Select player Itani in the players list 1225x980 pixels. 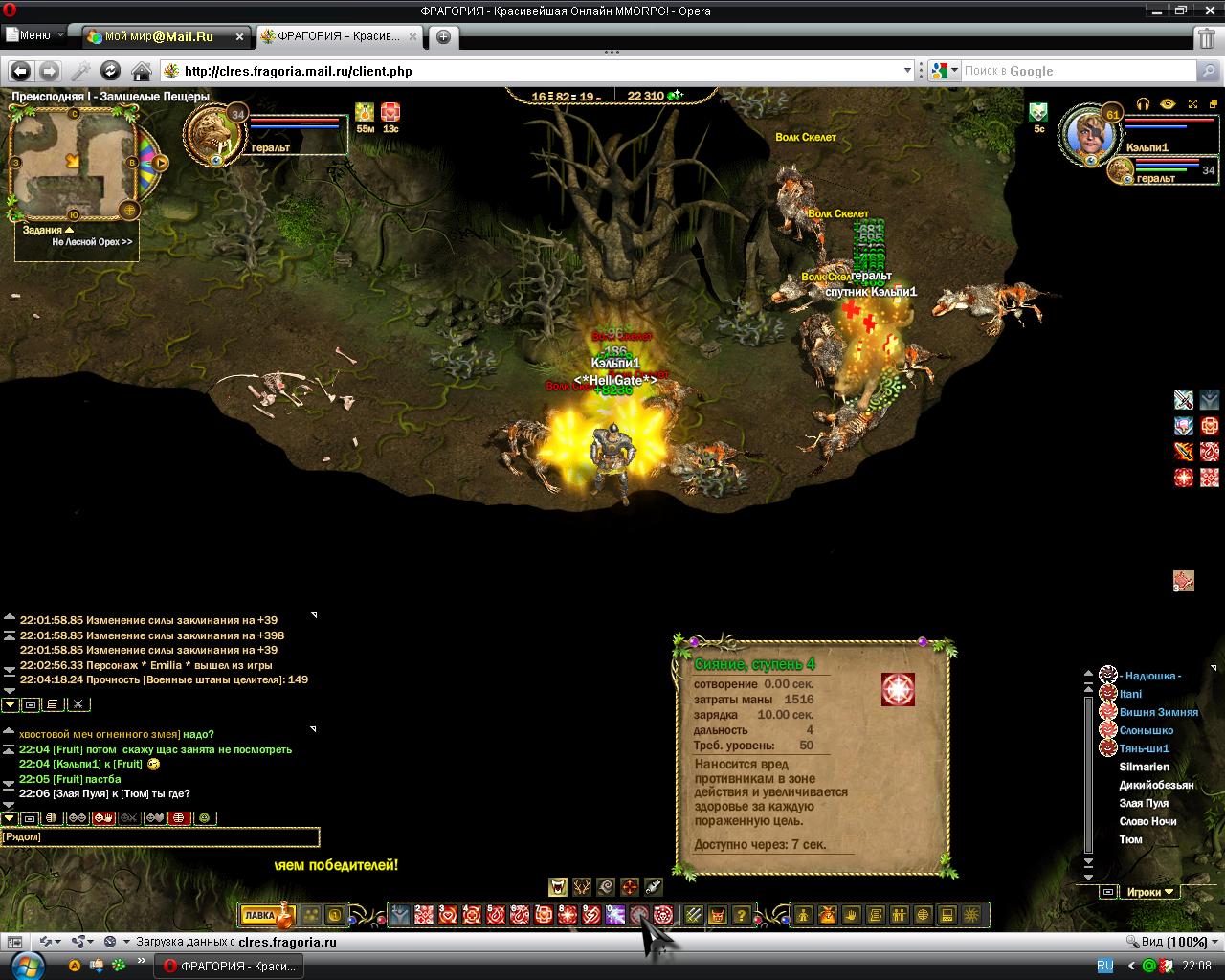pos(1130,694)
